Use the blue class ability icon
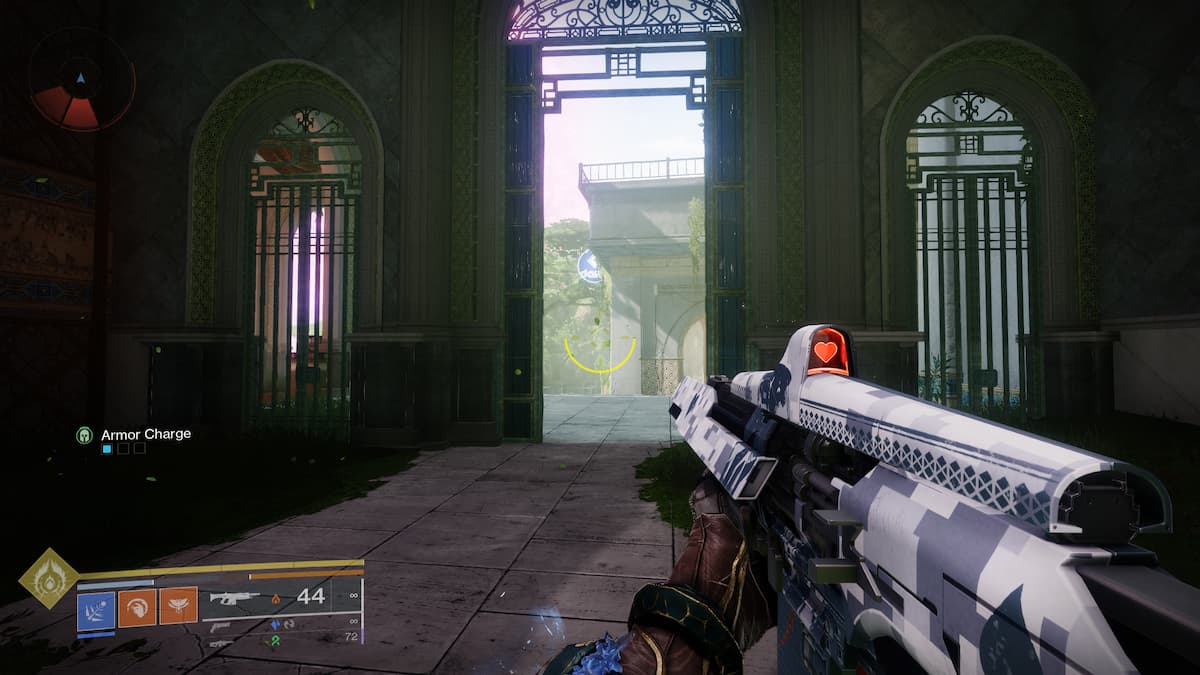This screenshot has height=675, width=1200. point(96,610)
